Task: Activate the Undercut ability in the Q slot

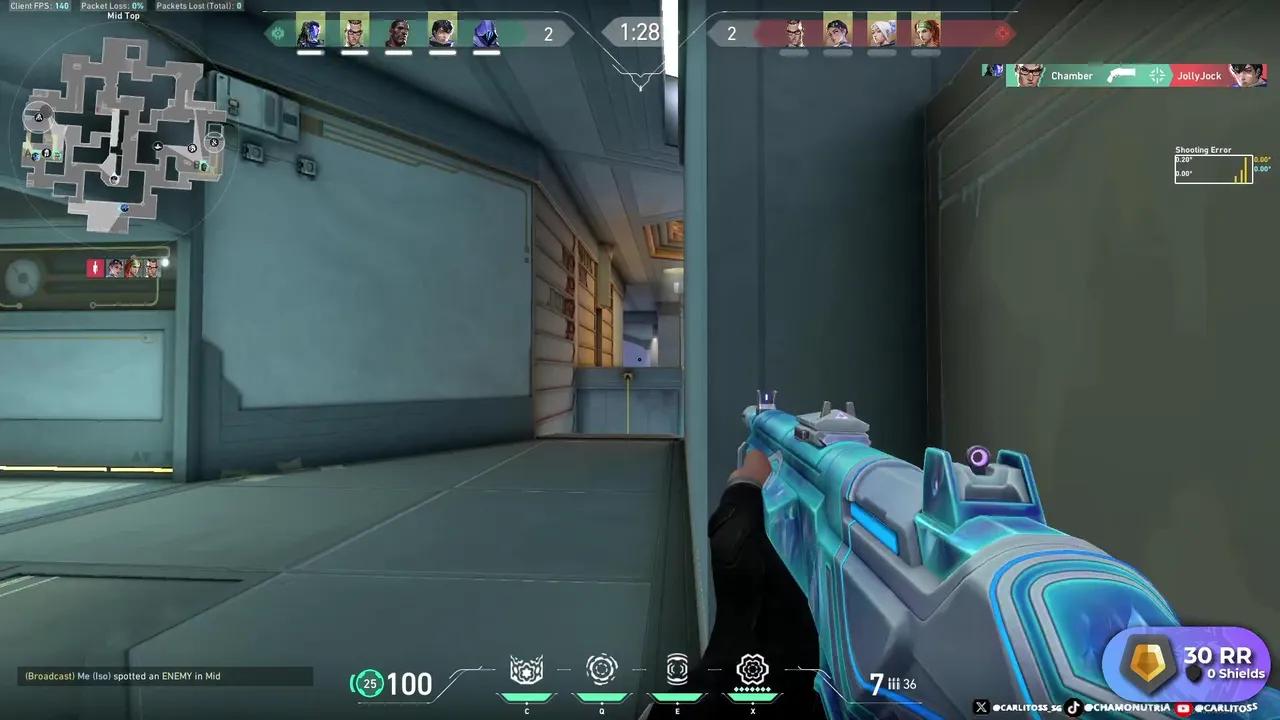Action: 601,670
